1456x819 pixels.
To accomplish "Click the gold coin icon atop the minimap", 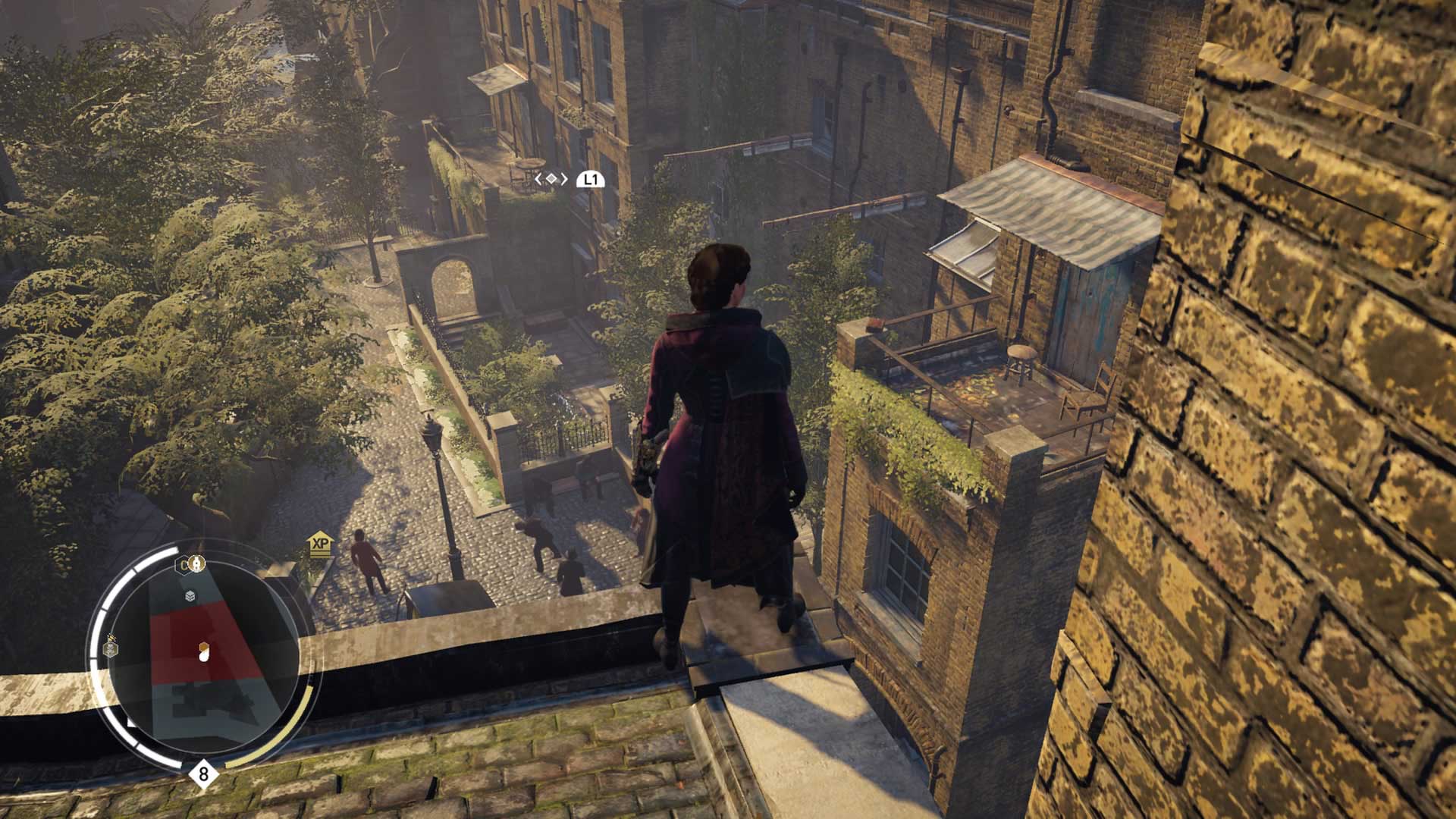I will coord(197,565).
